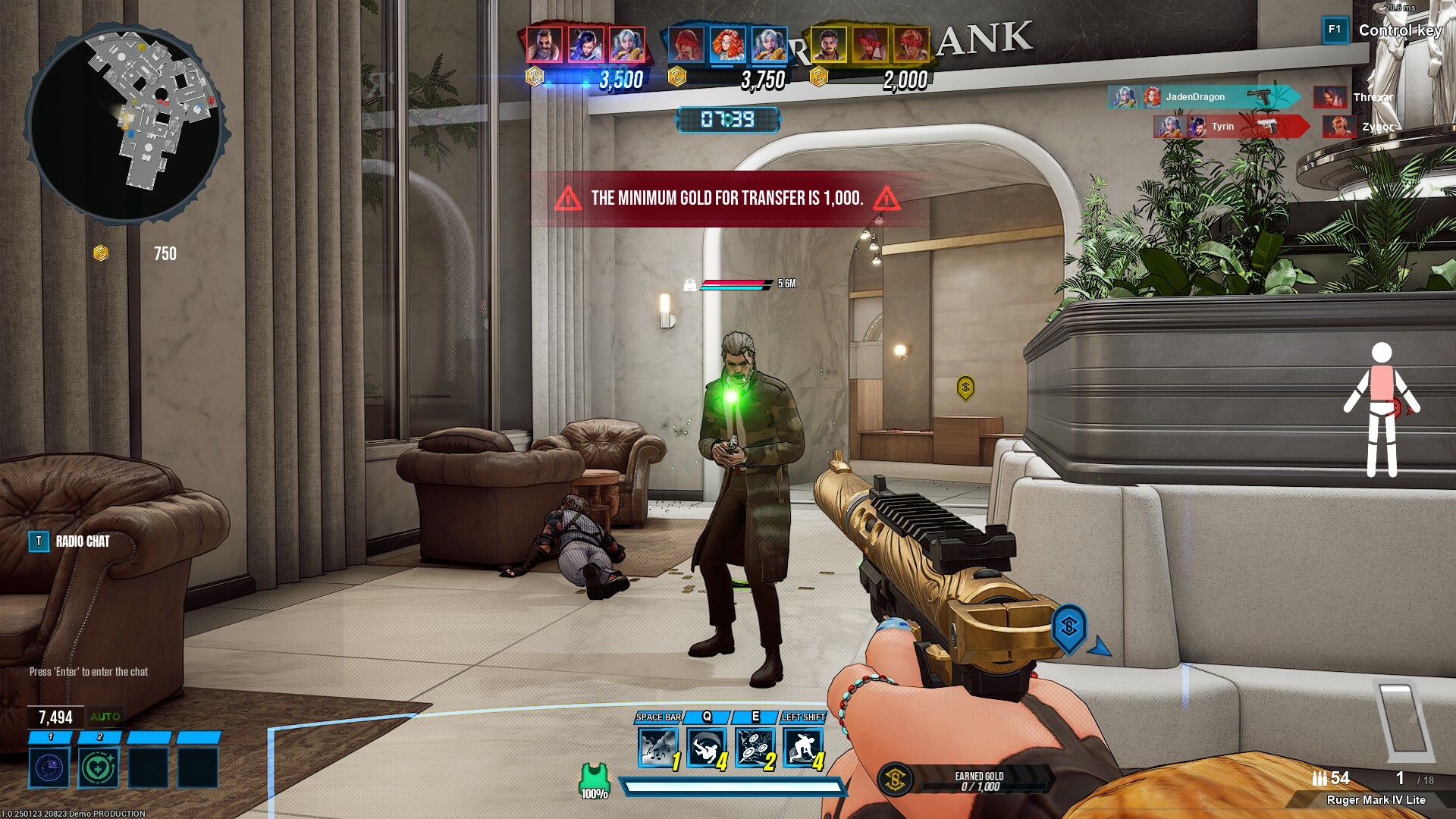Click the minimum gold transfer warning banner
Image resolution: width=1456 pixels, height=819 pixels.
(726, 199)
